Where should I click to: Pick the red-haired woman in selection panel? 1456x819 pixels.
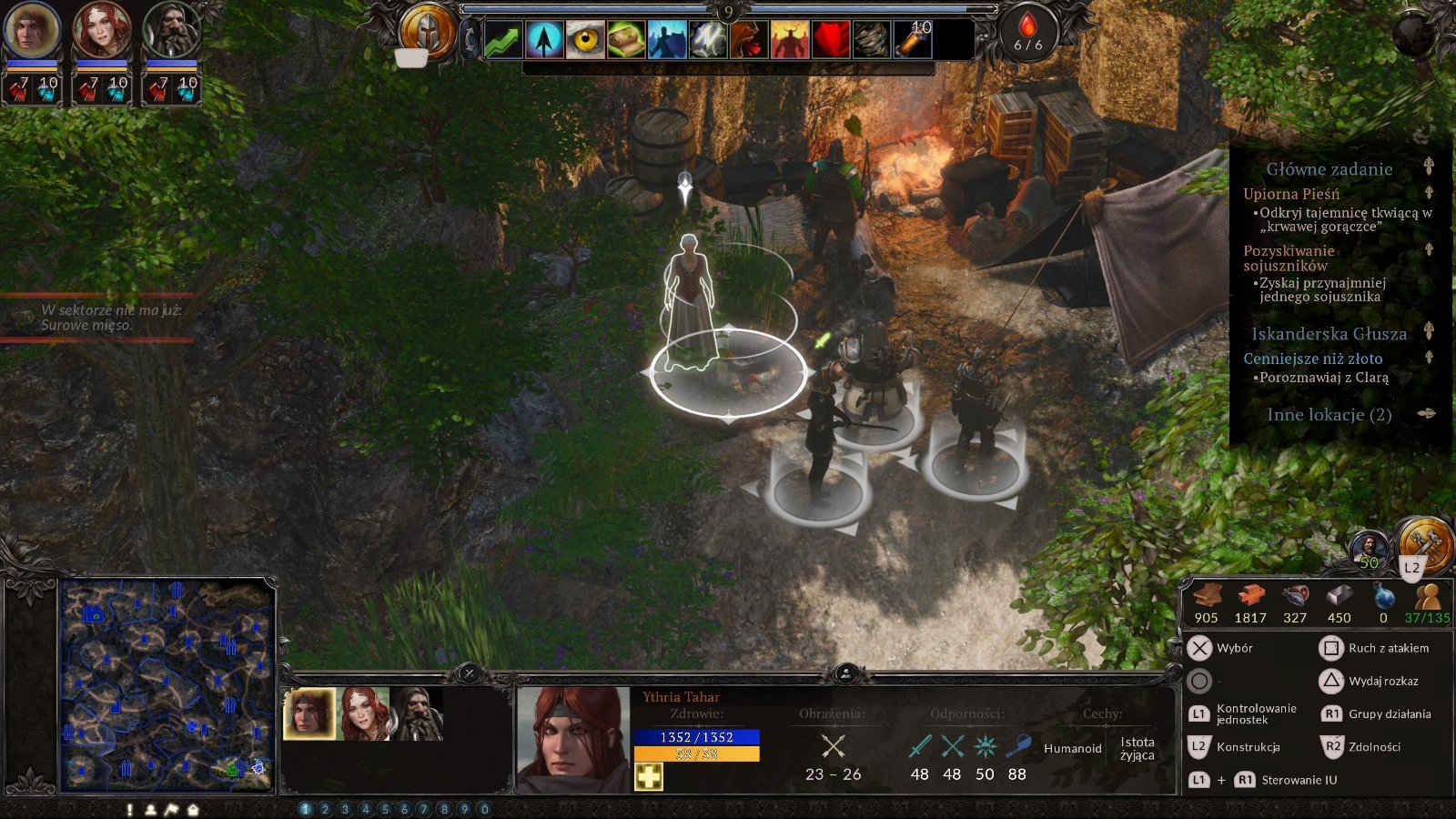[x=364, y=713]
